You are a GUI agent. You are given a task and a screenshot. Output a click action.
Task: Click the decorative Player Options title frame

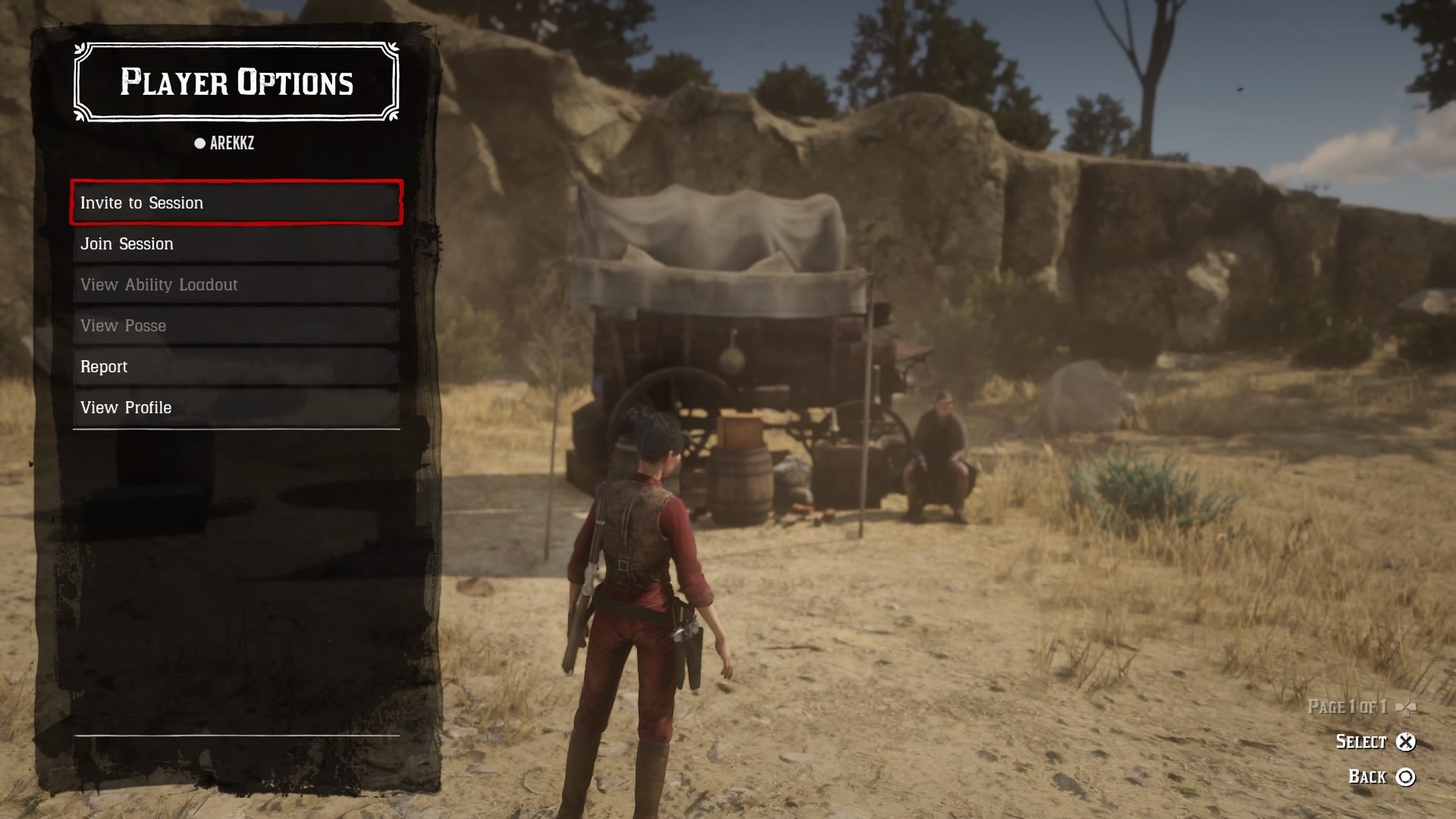click(x=235, y=83)
